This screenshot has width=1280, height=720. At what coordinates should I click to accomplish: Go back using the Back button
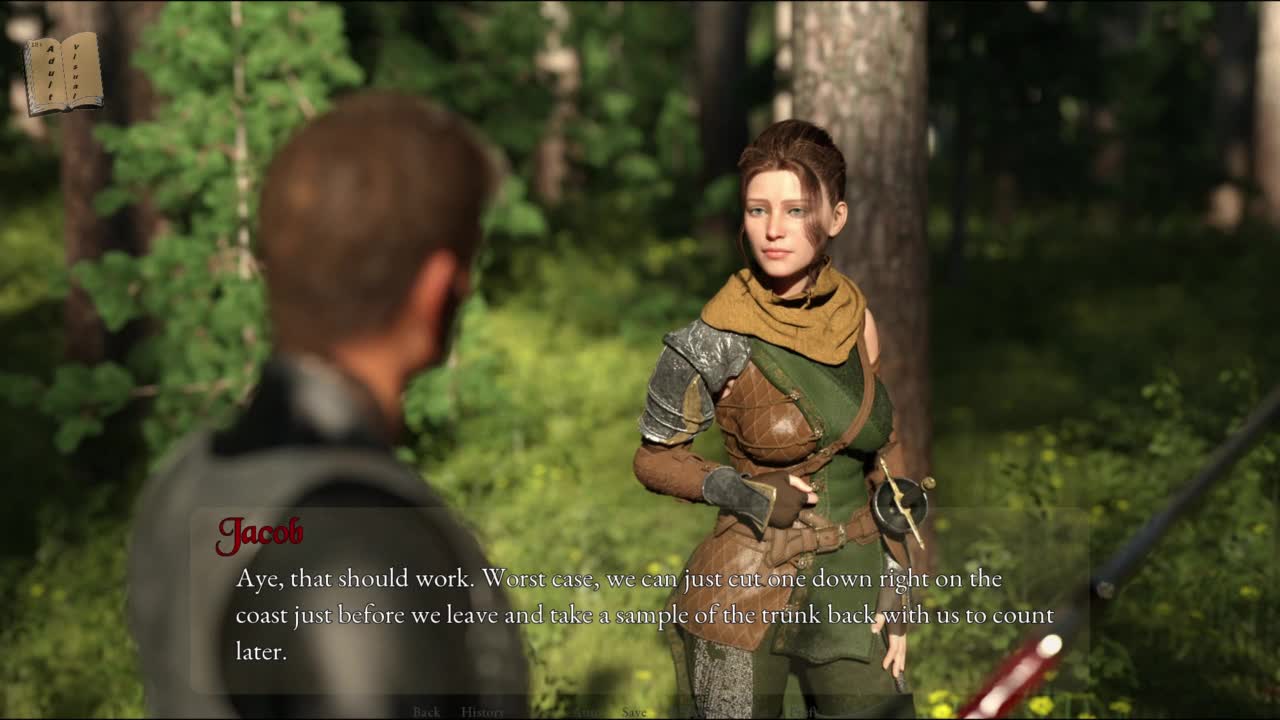click(426, 712)
